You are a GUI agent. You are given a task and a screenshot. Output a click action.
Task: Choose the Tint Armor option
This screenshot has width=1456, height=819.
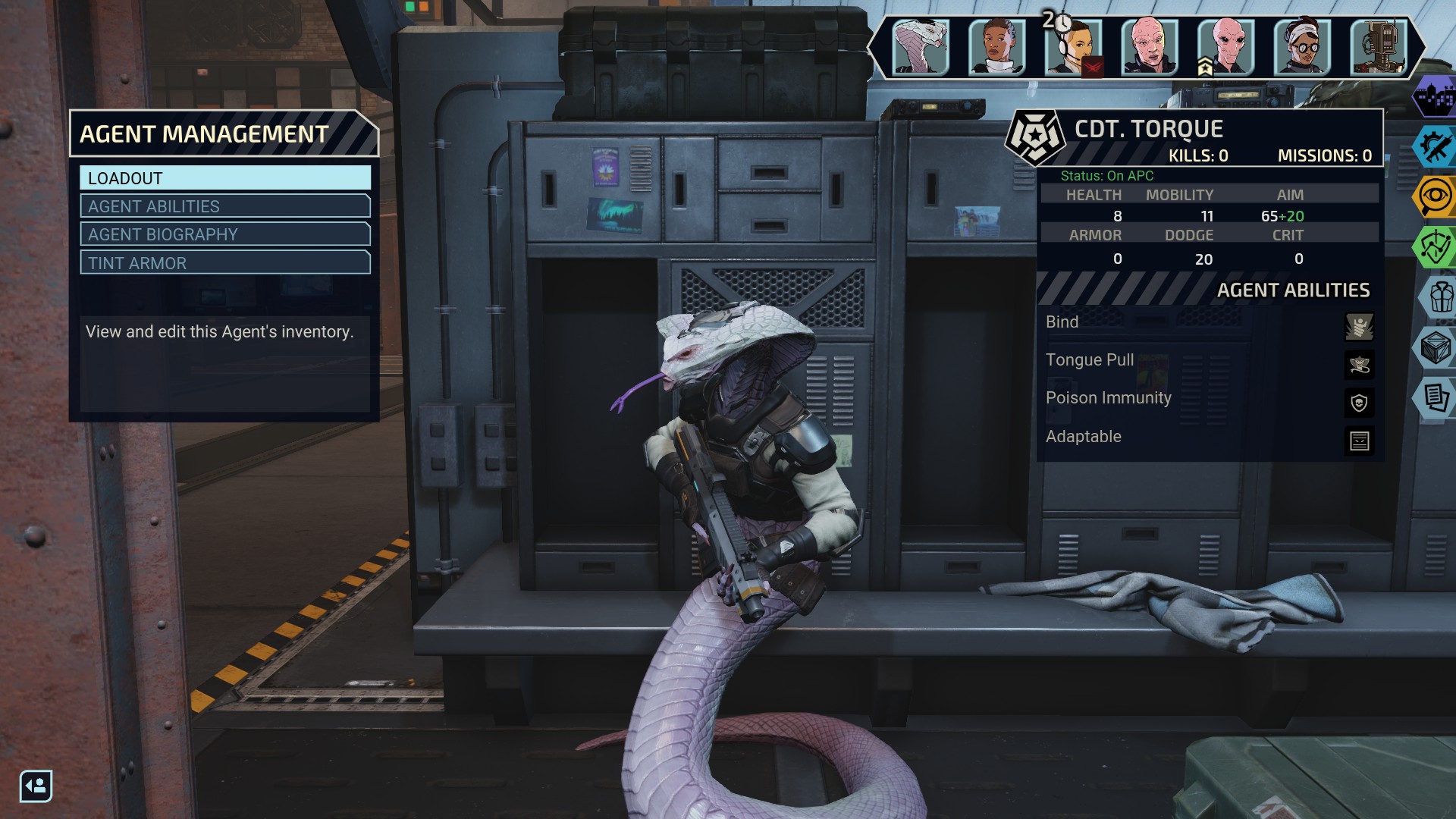225,263
